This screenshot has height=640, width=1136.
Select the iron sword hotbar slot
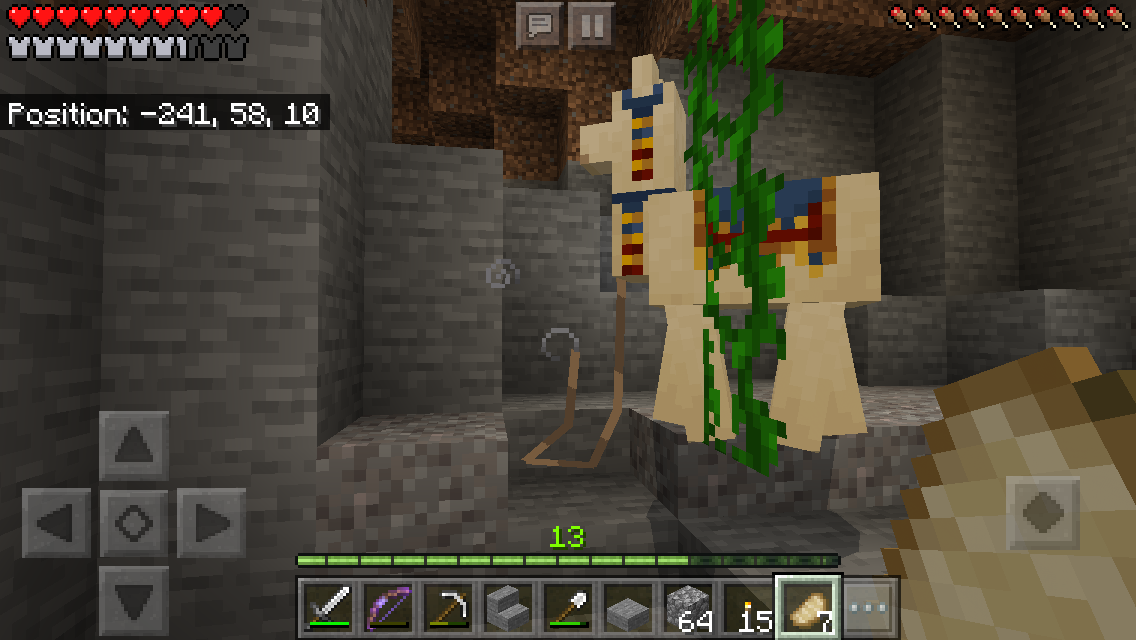(329, 606)
